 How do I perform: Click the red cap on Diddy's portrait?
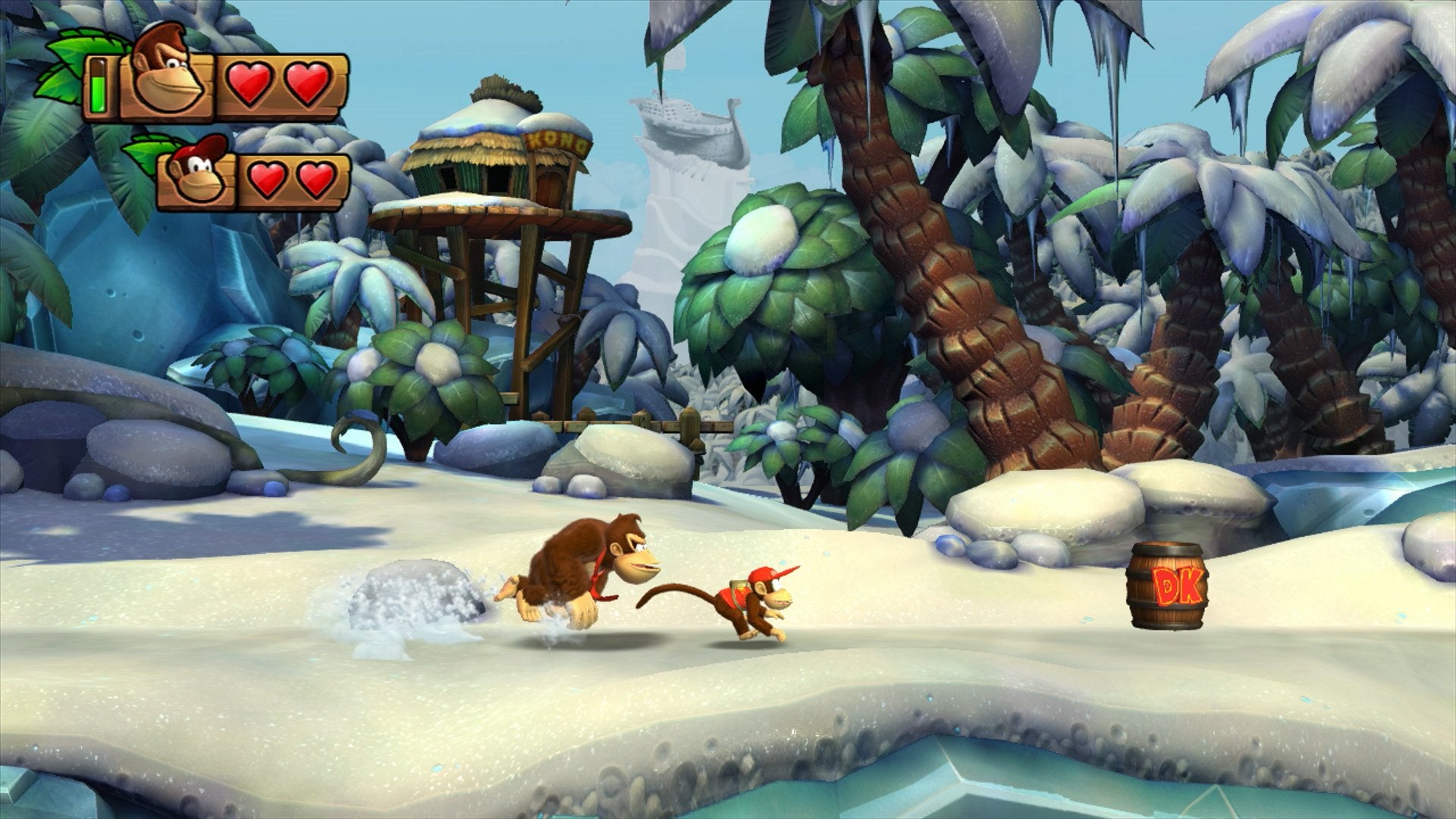(206, 148)
